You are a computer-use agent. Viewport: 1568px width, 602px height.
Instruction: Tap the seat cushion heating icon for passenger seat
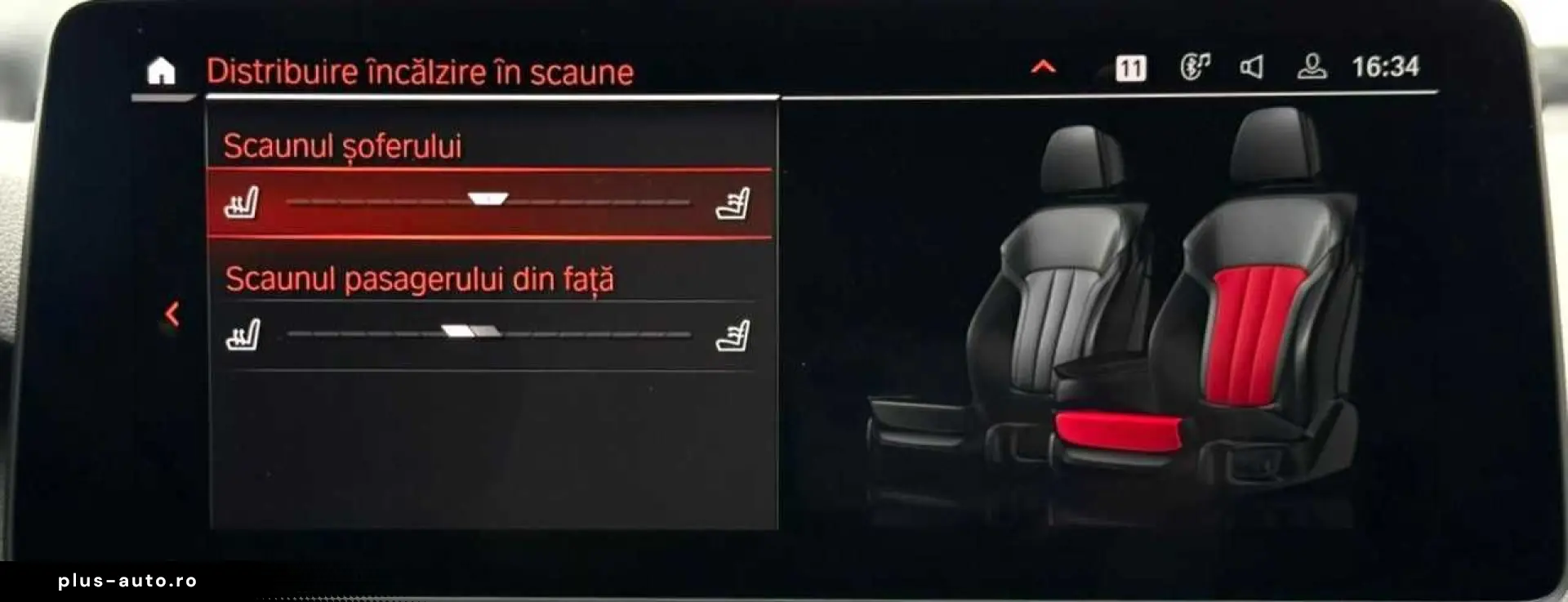(x=244, y=333)
